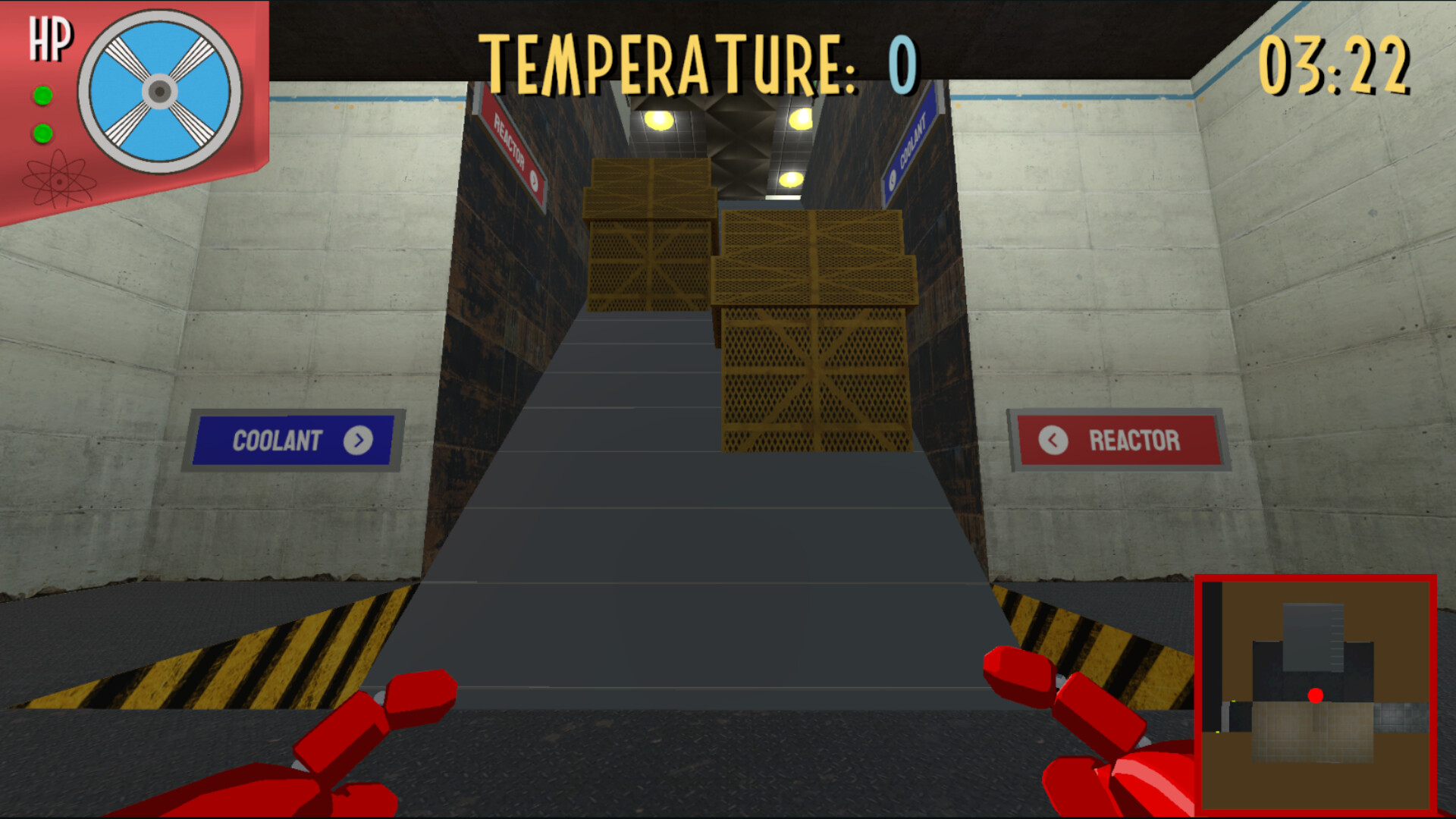Open the COOLANT direction sign on left wall

(x=293, y=439)
